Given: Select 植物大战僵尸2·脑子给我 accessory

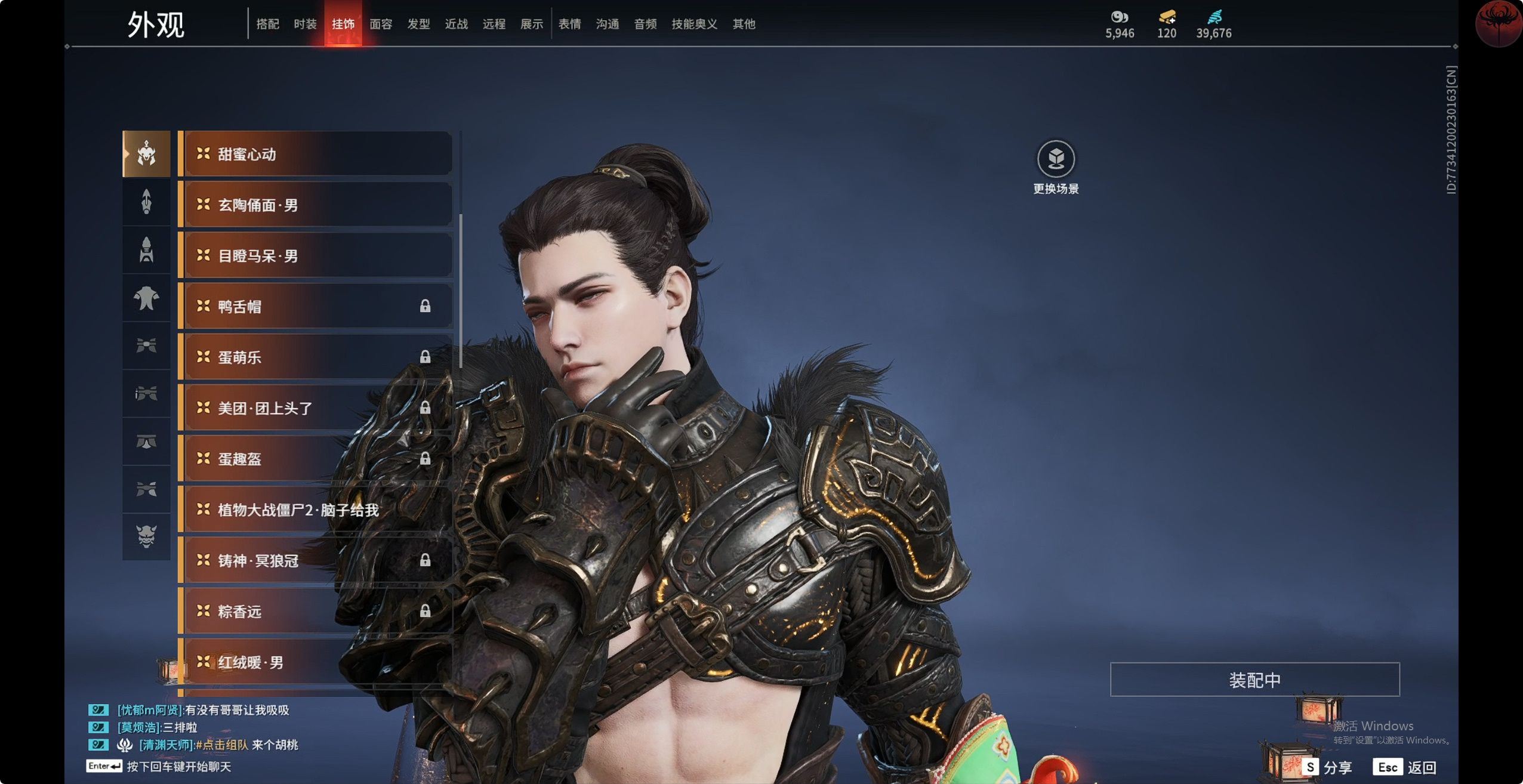Looking at the screenshot, I should point(316,510).
